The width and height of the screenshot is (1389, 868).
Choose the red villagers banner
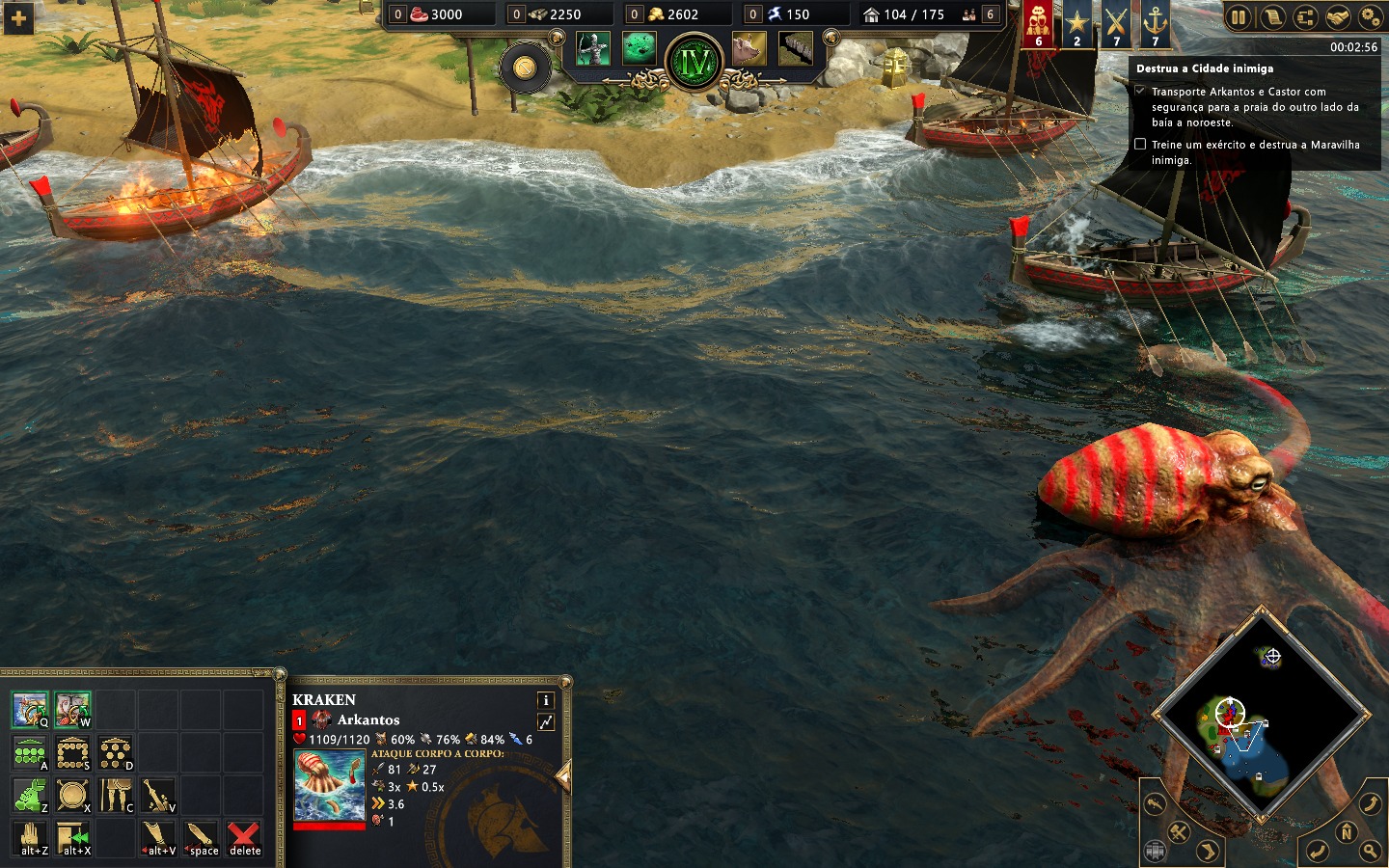click(x=1038, y=24)
